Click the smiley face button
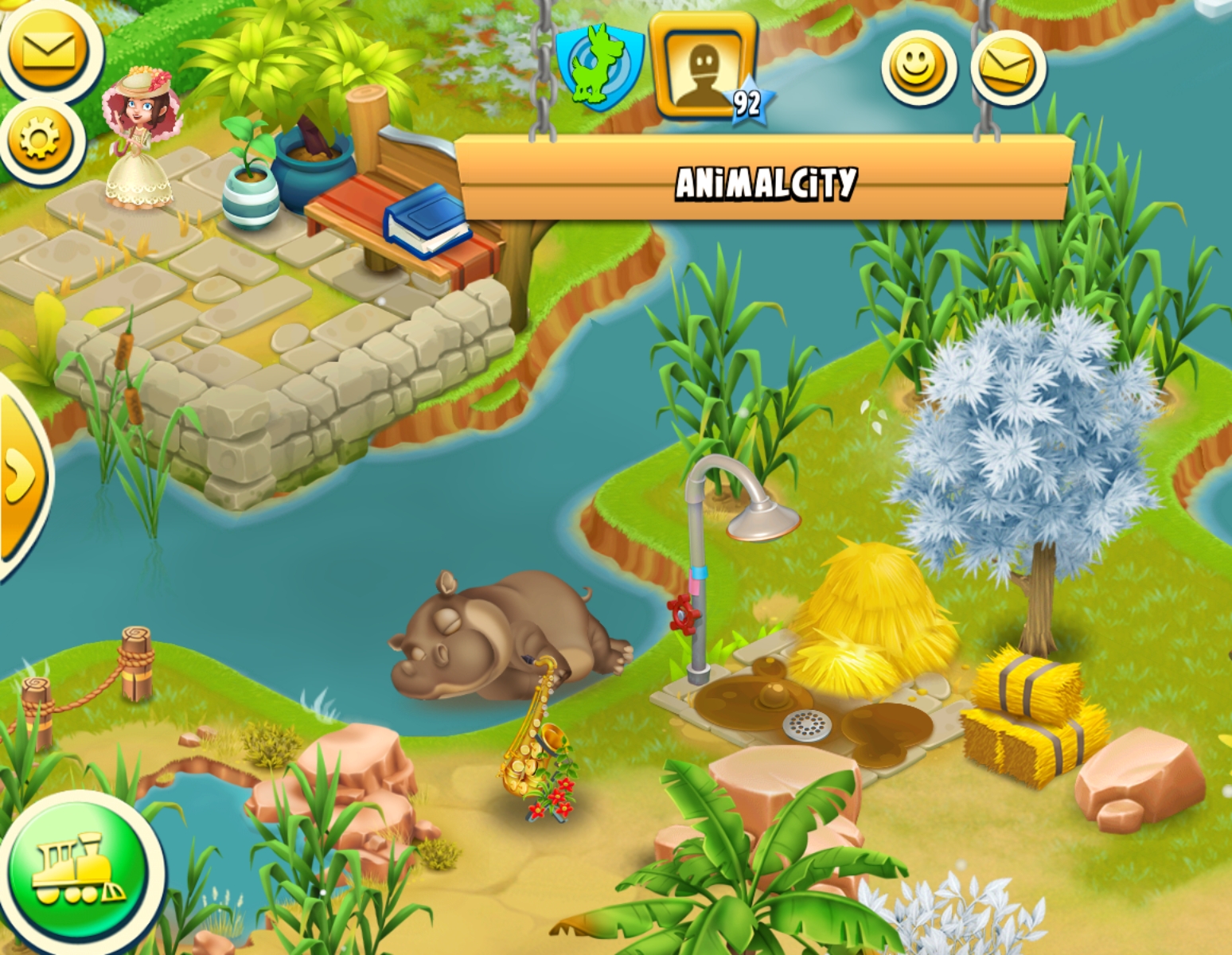 point(918,68)
